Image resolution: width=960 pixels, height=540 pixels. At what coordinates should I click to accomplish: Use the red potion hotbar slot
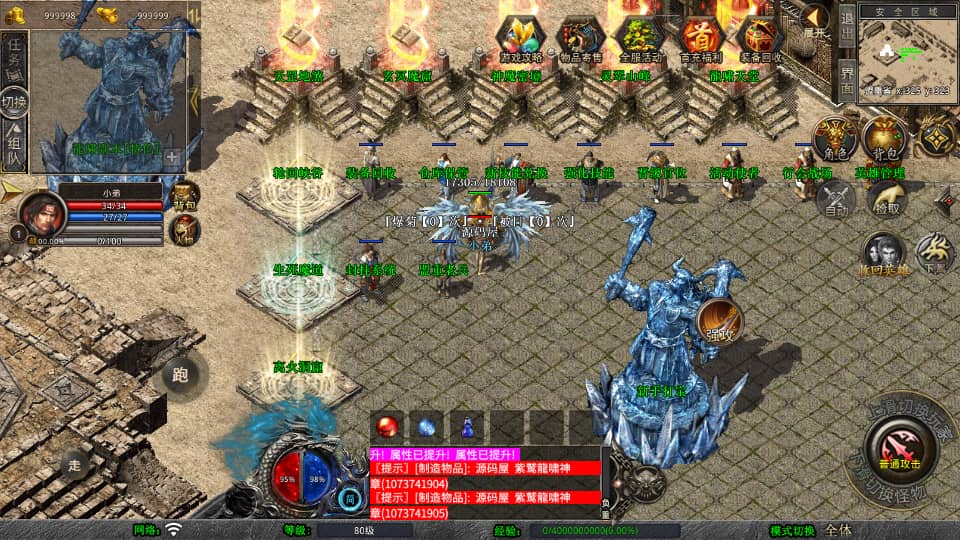388,424
